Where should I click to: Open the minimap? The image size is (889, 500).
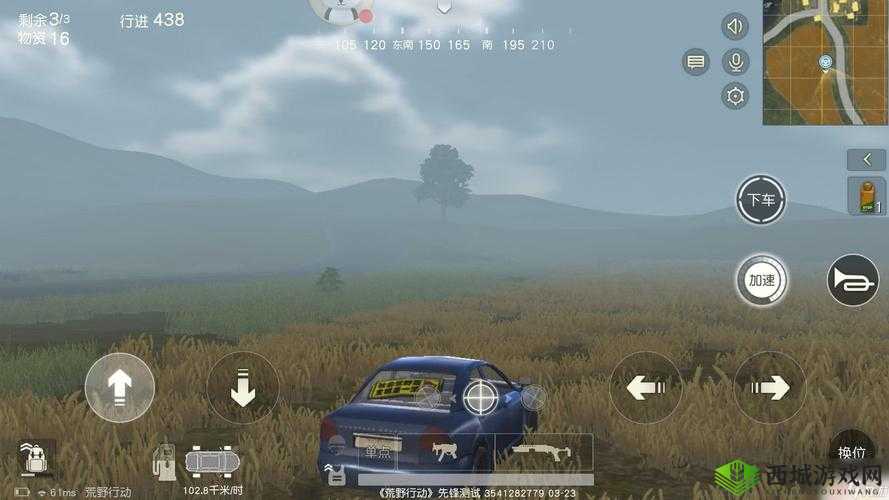pyautogui.click(x=825, y=62)
